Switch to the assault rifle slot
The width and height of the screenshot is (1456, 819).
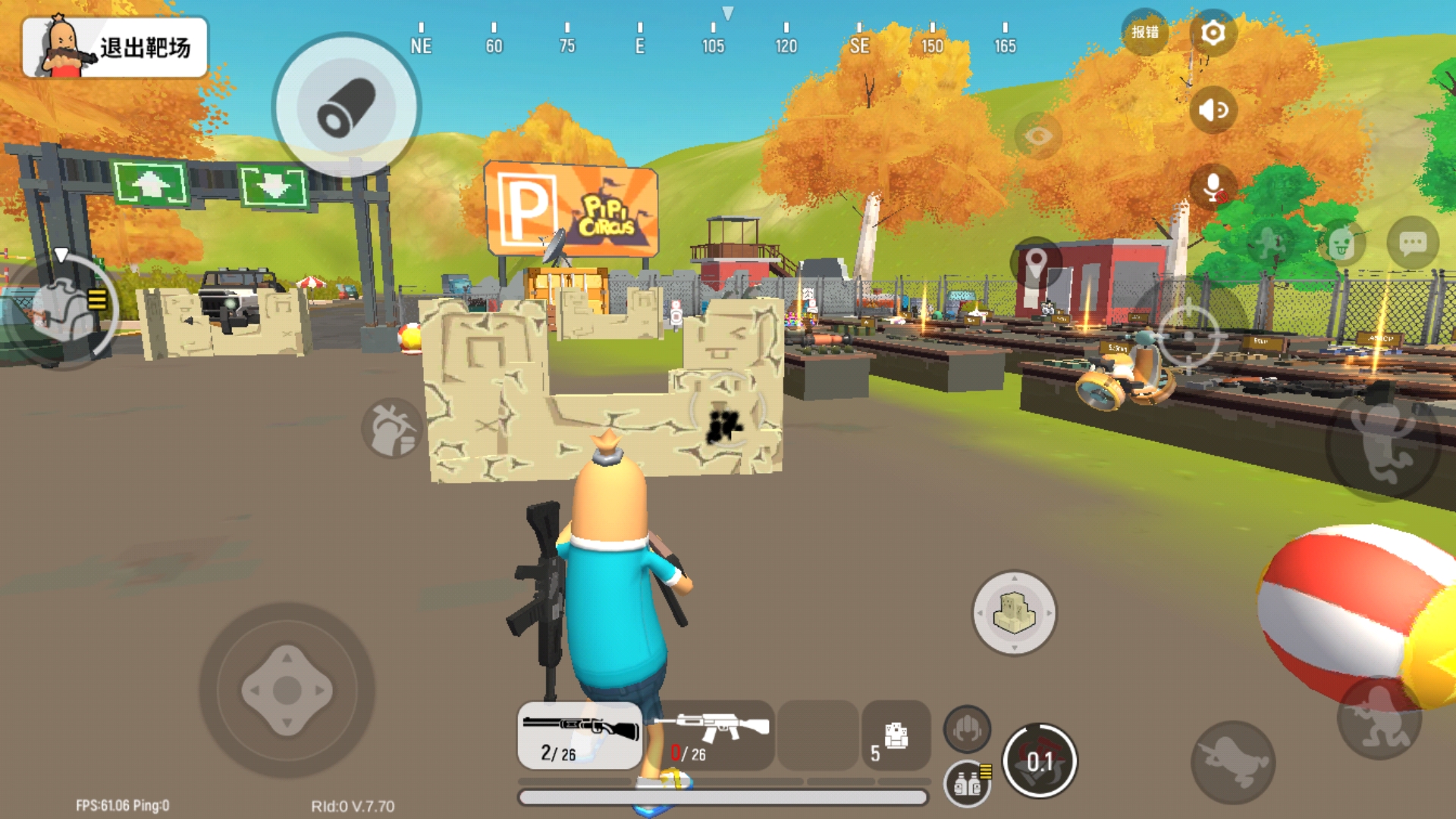point(711,736)
